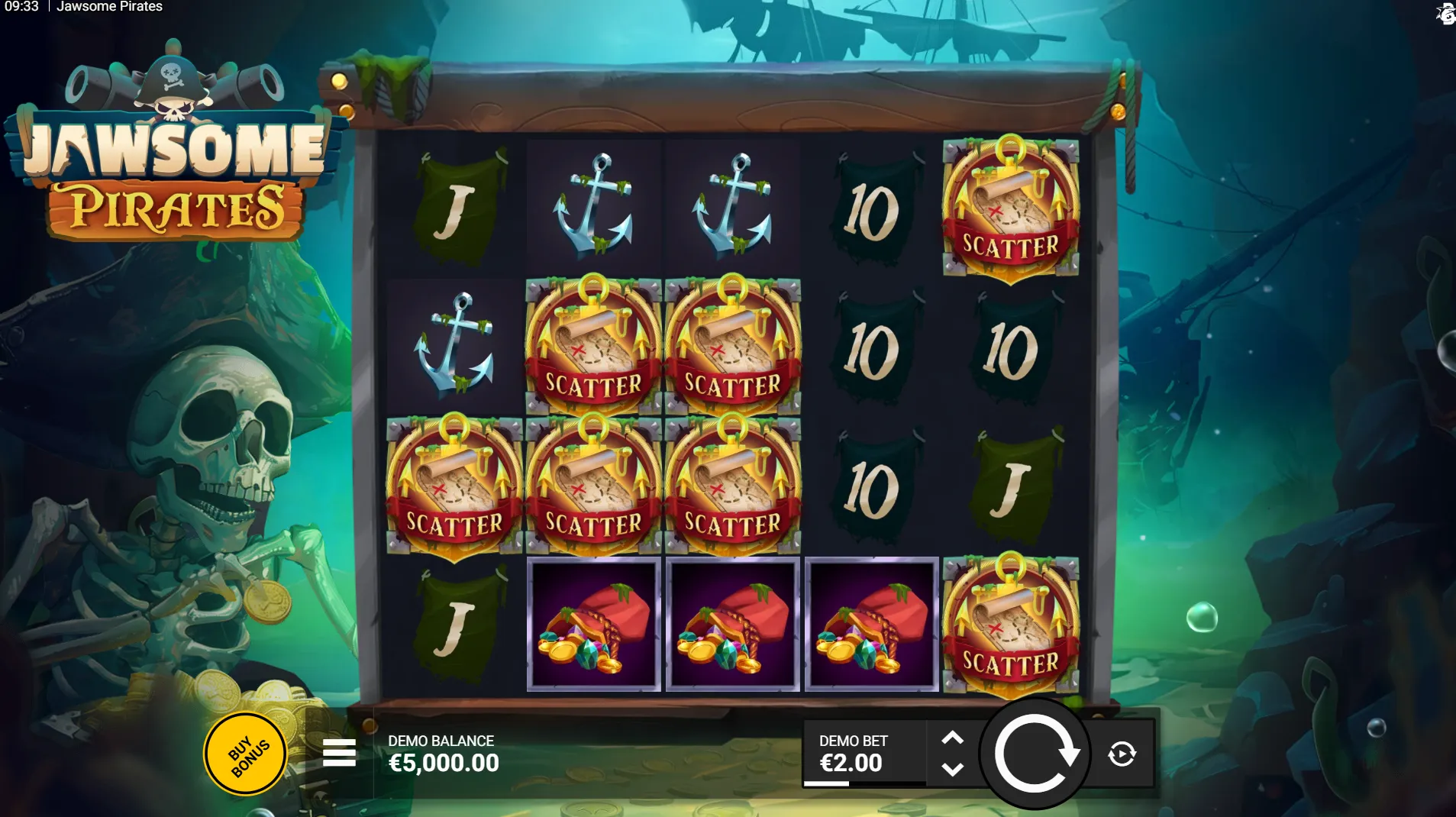The width and height of the screenshot is (1456, 817).
Task: Click the provider logo in the top corner
Action: [x=1445, y=14]
